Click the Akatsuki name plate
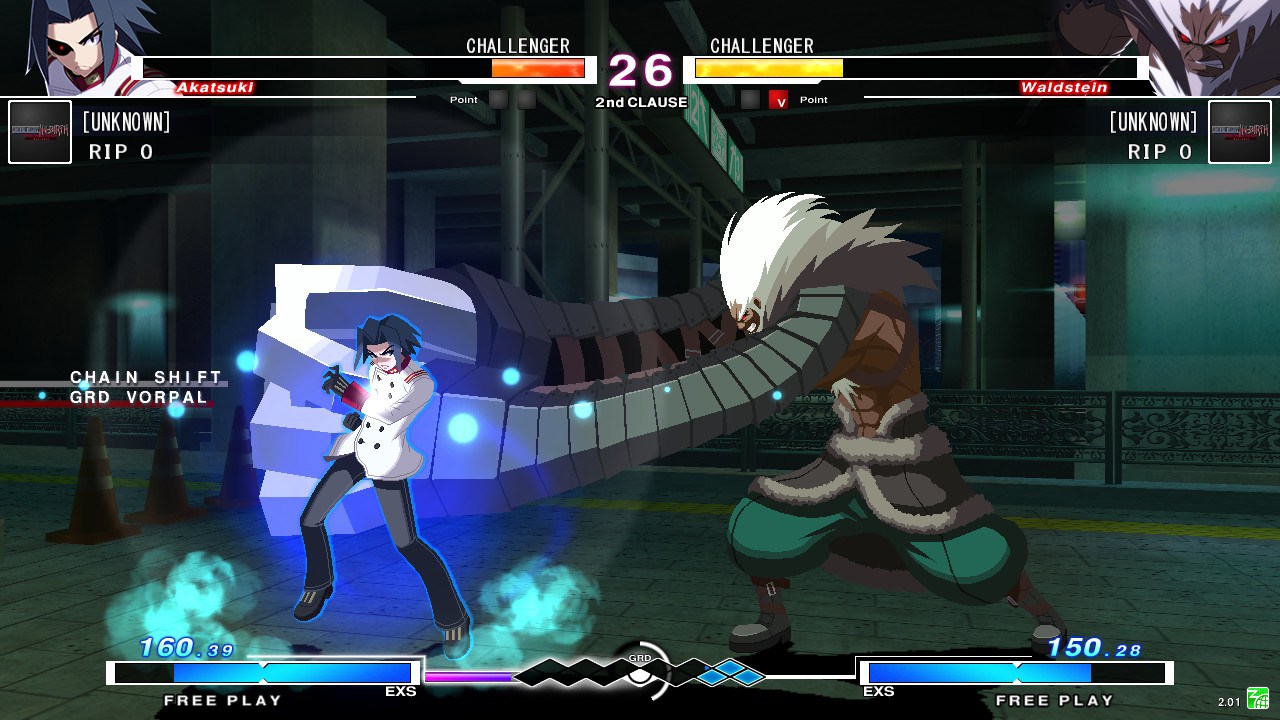The image size is (1280, 720). 213,87
